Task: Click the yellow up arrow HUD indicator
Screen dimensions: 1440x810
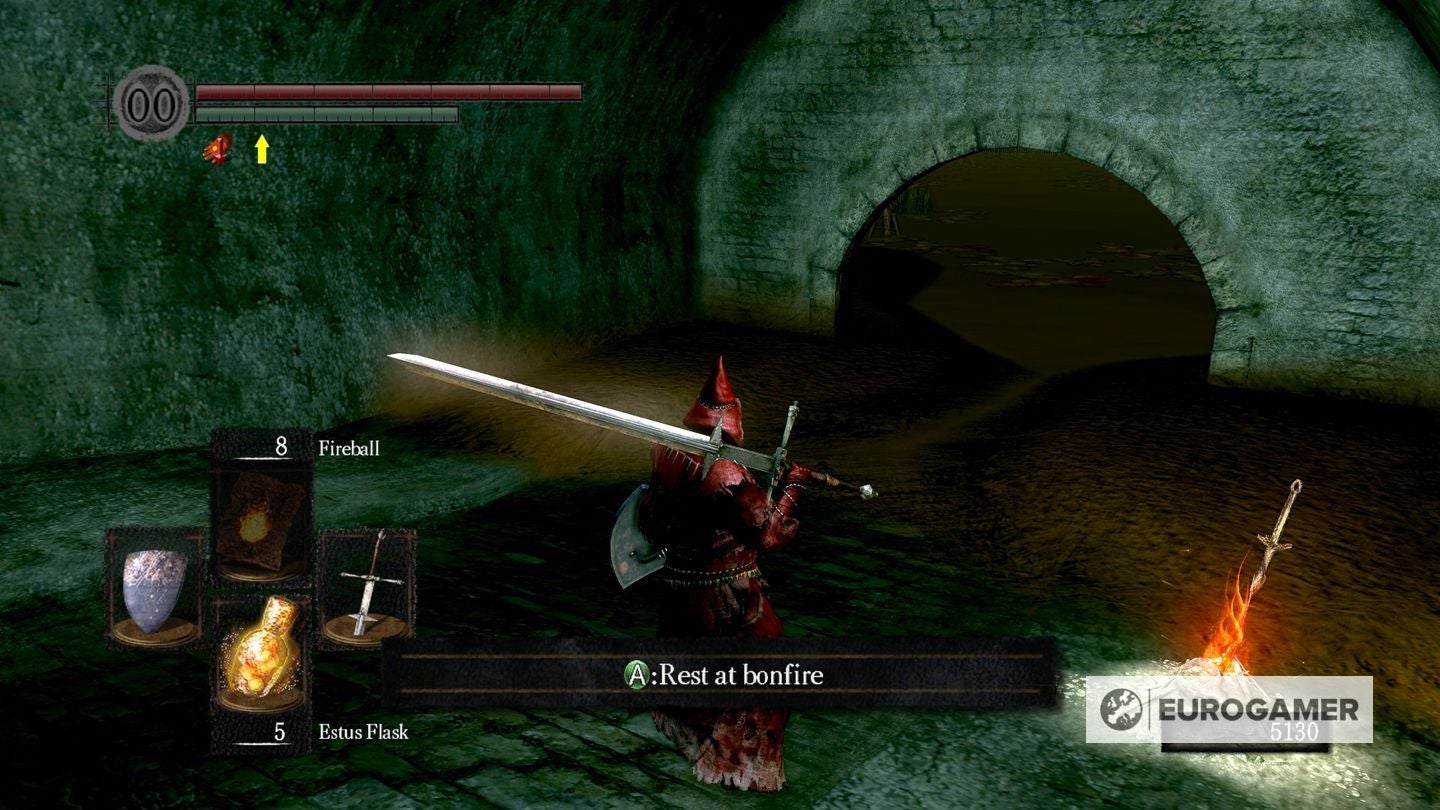Action: [260, 148]
